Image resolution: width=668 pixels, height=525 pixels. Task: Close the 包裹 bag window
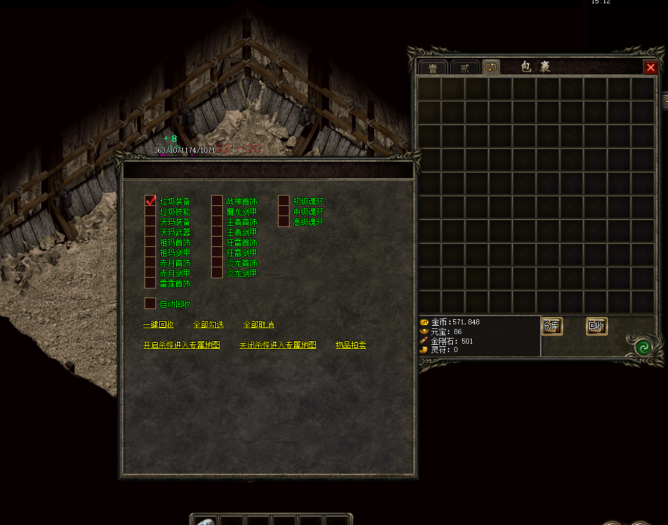click(x=650, y=67)
